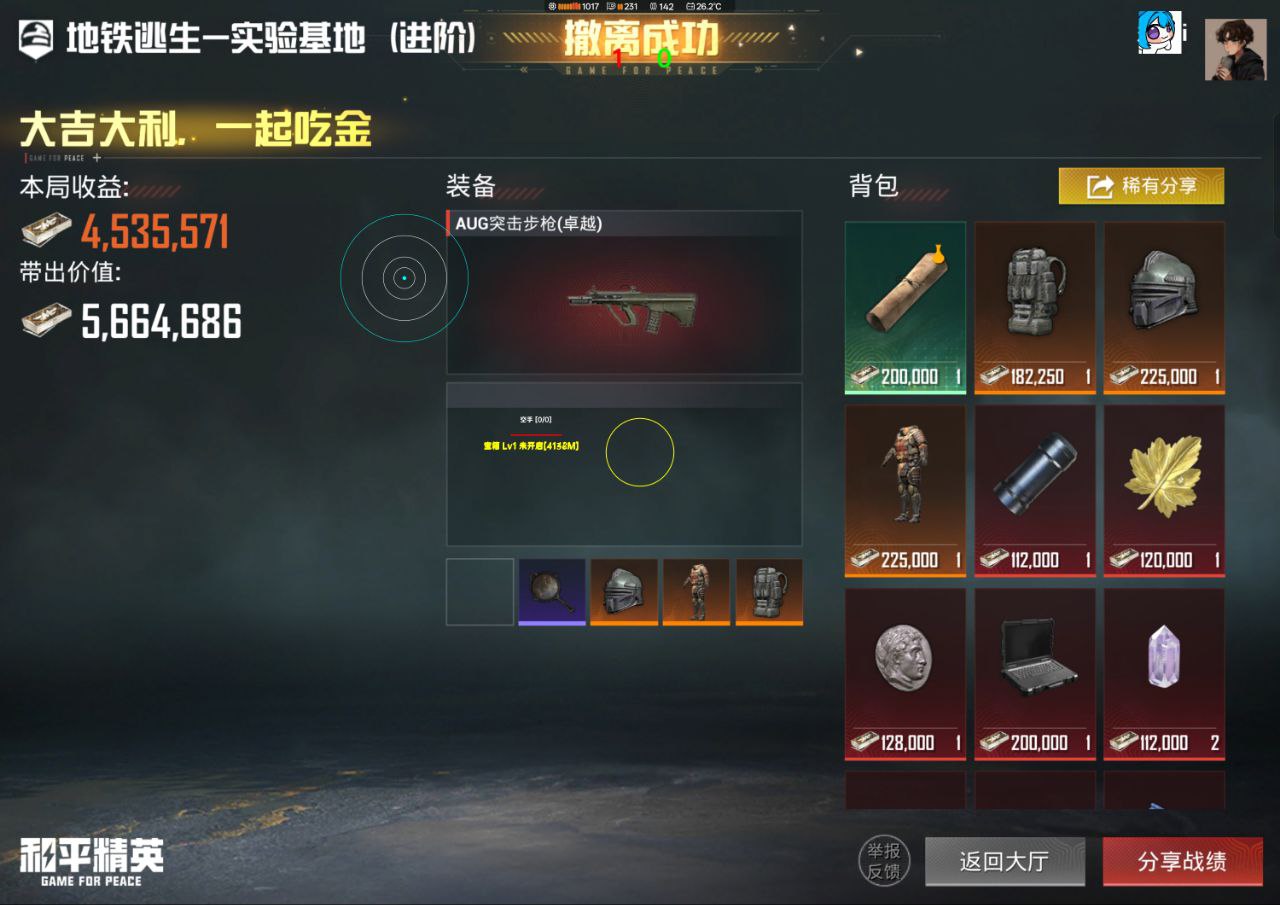
Task: Tap the 稀有分享 rare share button
Action: pyautogui.click(x=1140, y=186)
